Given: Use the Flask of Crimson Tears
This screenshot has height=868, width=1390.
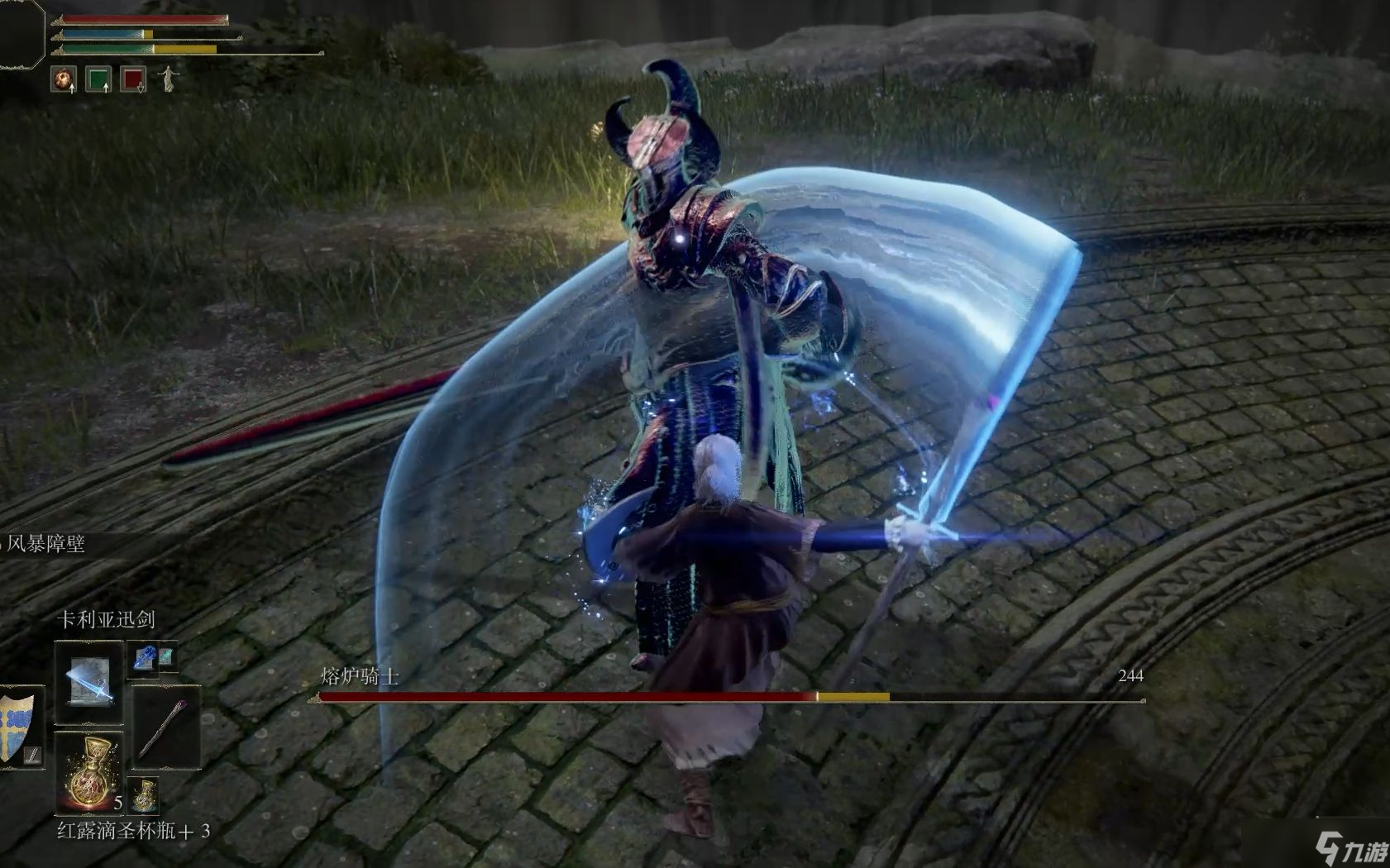Looking at the screenshot, I should (88, 772).
